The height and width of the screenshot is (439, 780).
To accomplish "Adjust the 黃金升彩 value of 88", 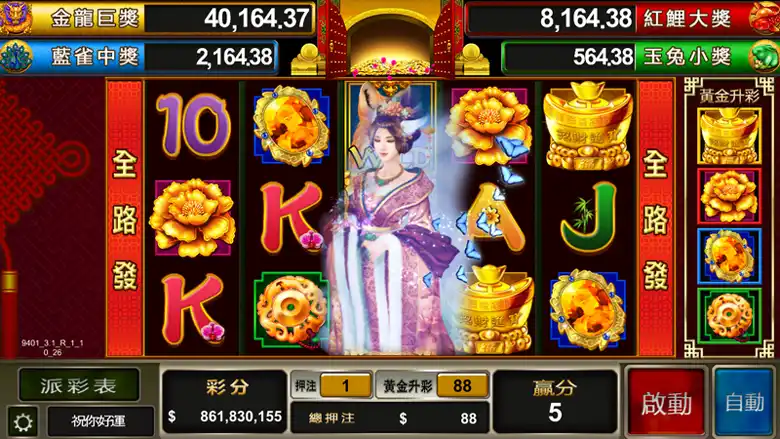I will coord(462,386).
